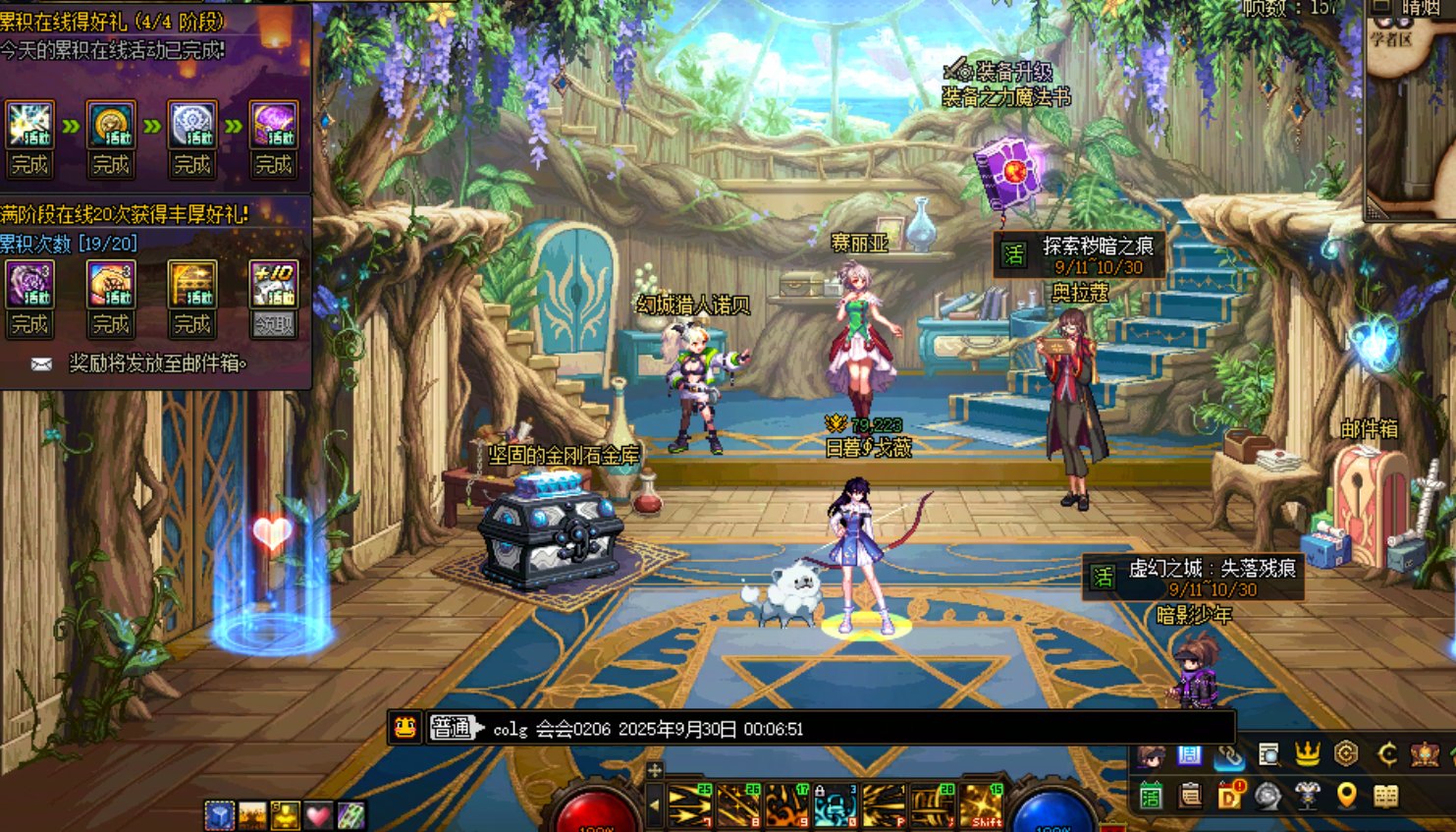This screenshot has height=832, width=1456.
Task: Open the green 活 event calendar icon
Action: (1150, 796)
